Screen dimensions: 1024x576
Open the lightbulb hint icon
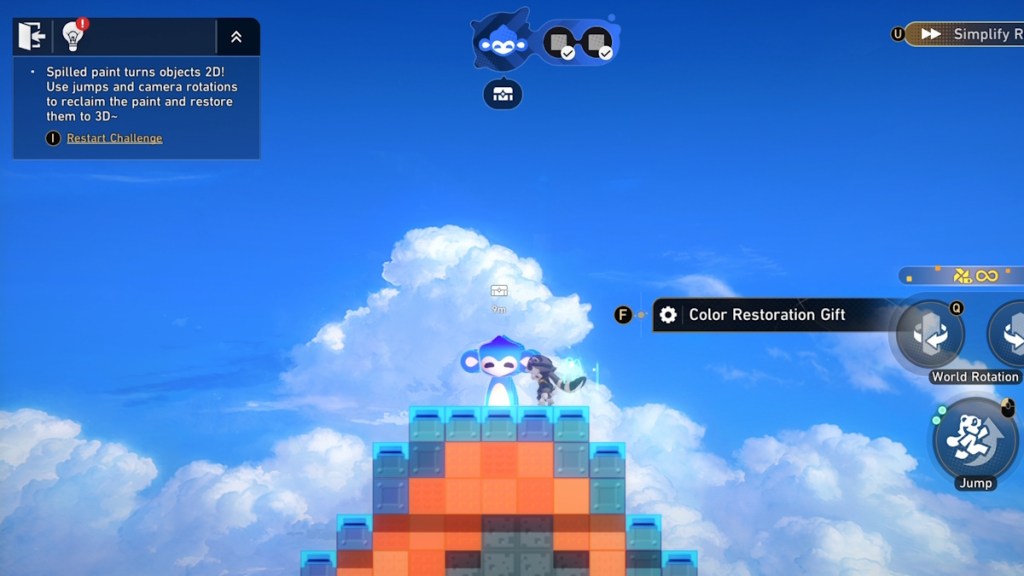(72, 36)
